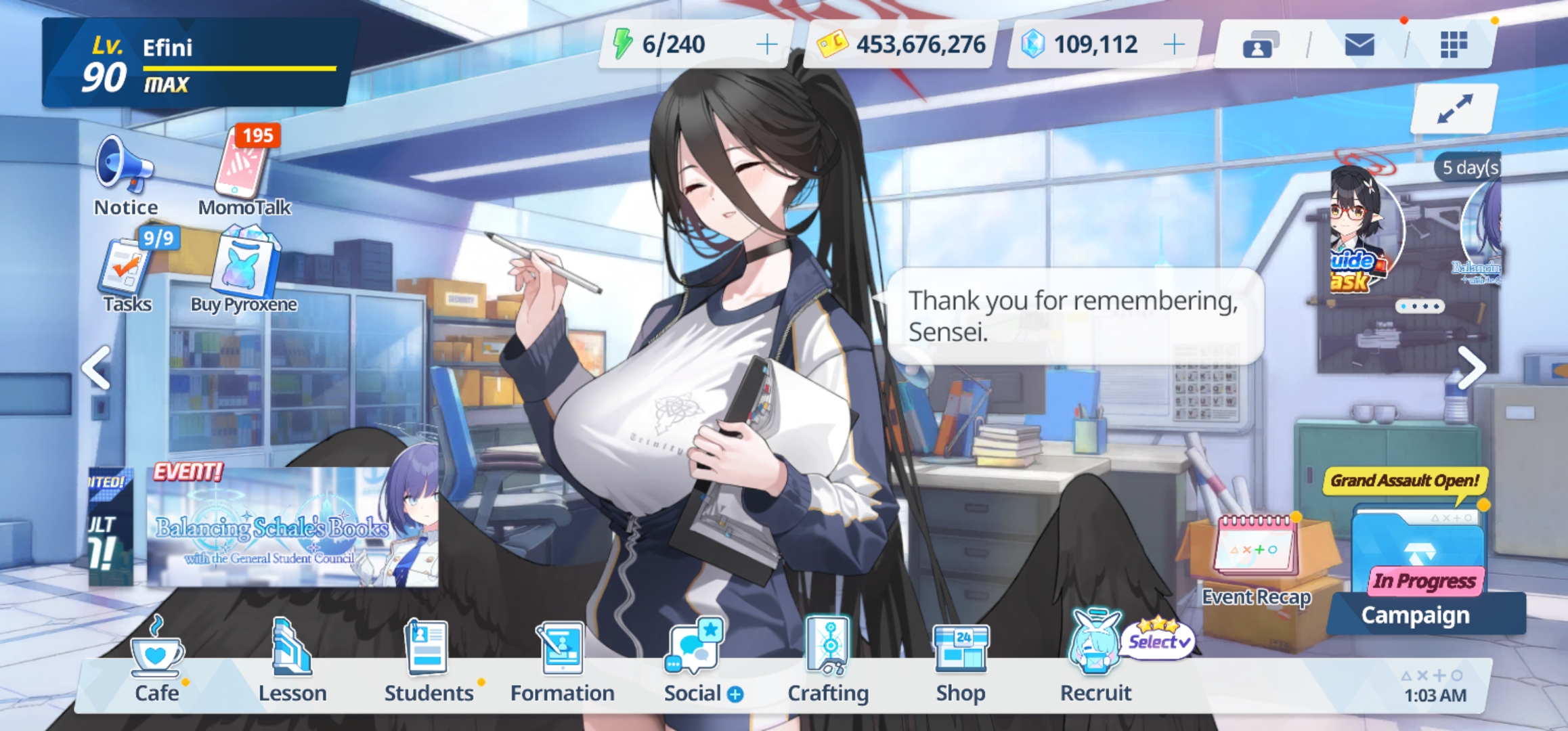Viewport: 1568px width, 731px height.
Task: Hide the interface with the expand arrows button
Action: [x=1454, y=108]
